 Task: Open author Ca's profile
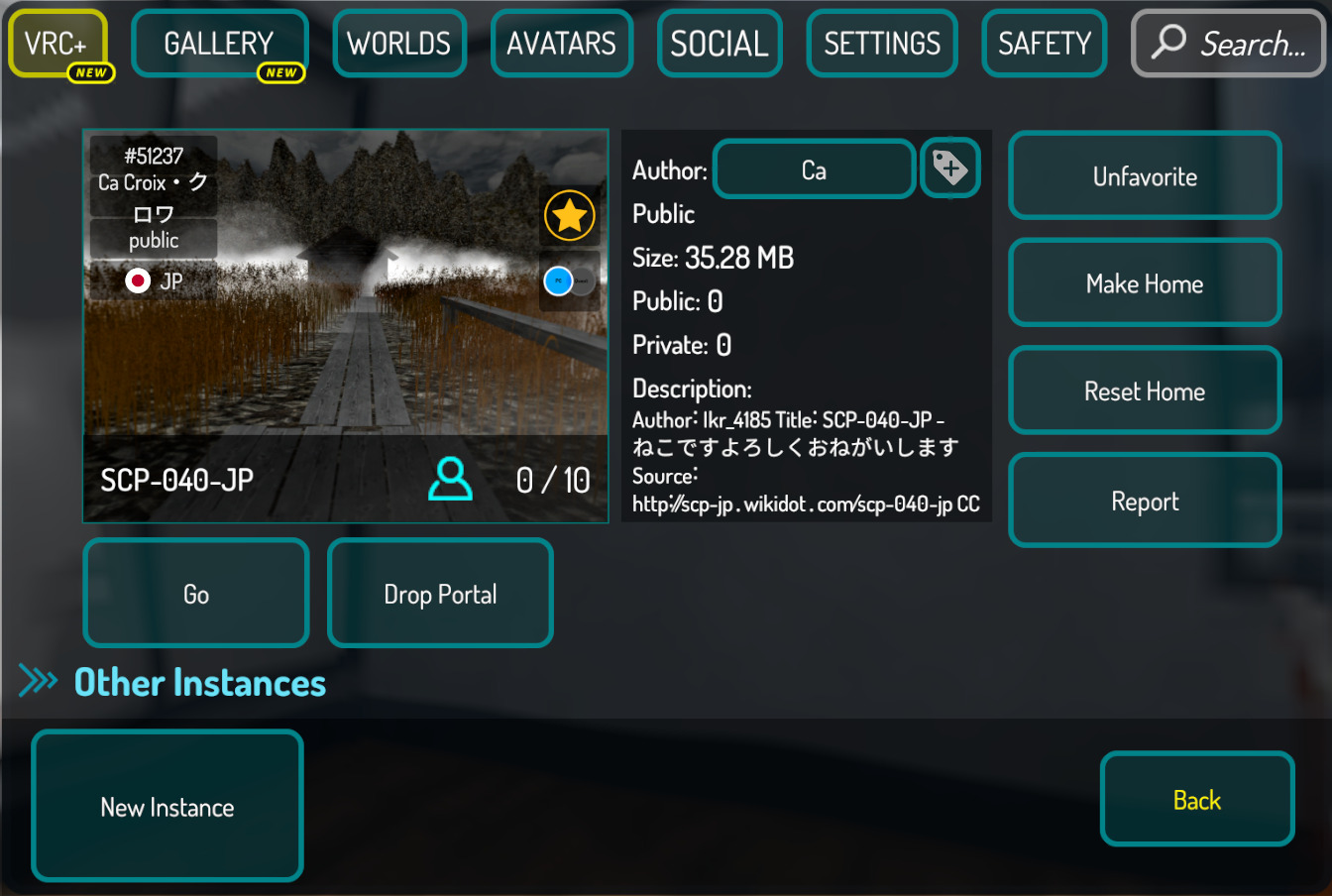(814, 170)
